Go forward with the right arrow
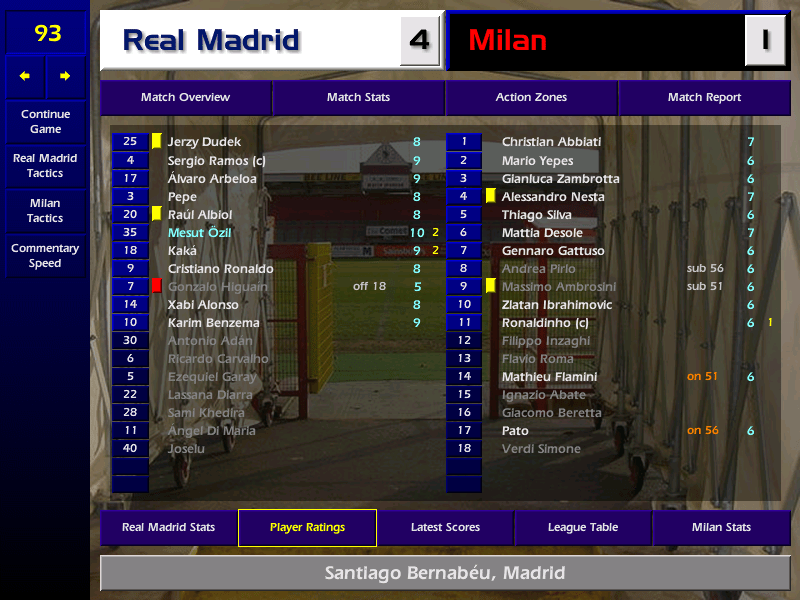800x600 pixels. 65,76
